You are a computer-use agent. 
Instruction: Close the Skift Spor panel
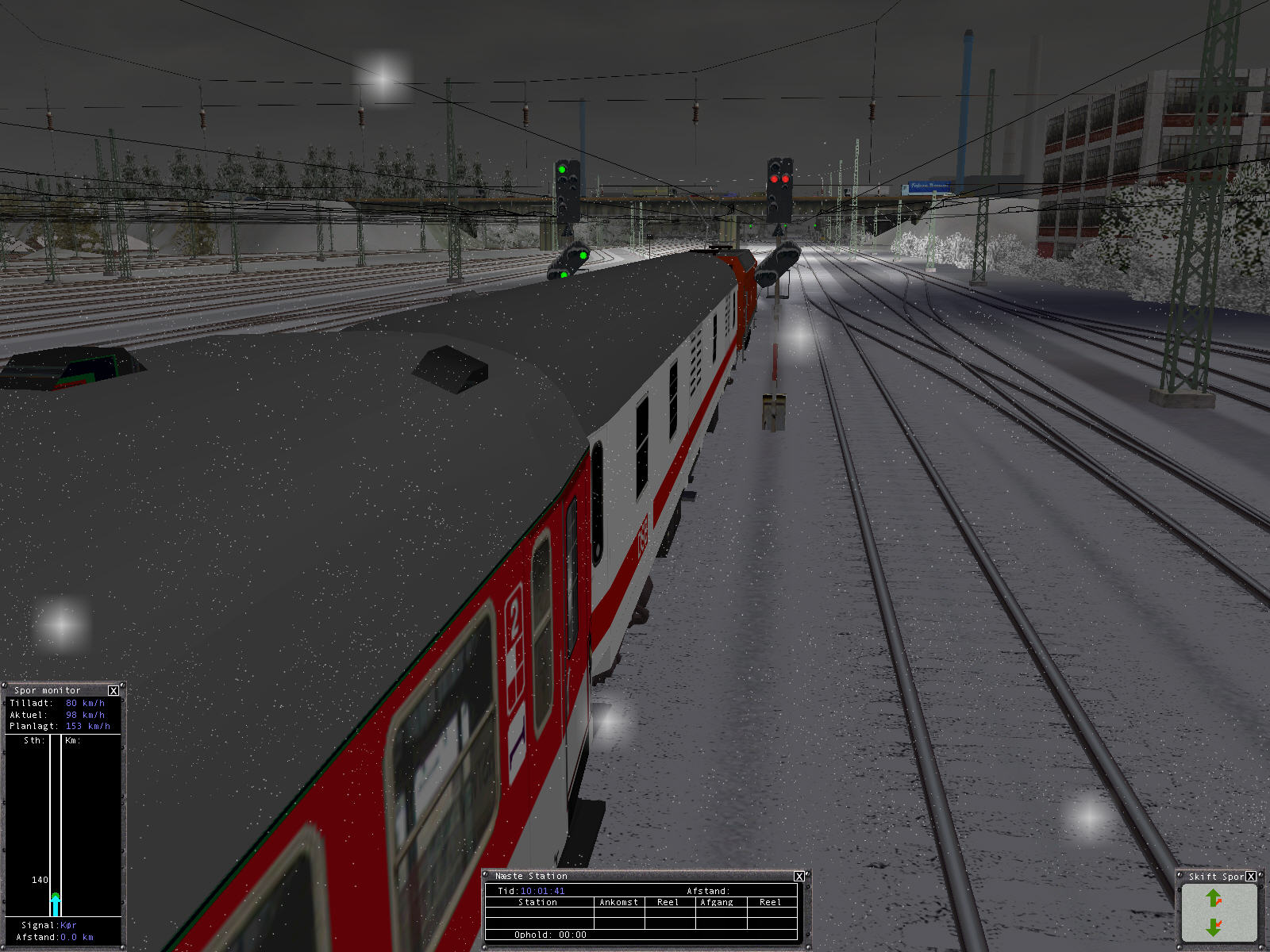[x=1251, y=877]
